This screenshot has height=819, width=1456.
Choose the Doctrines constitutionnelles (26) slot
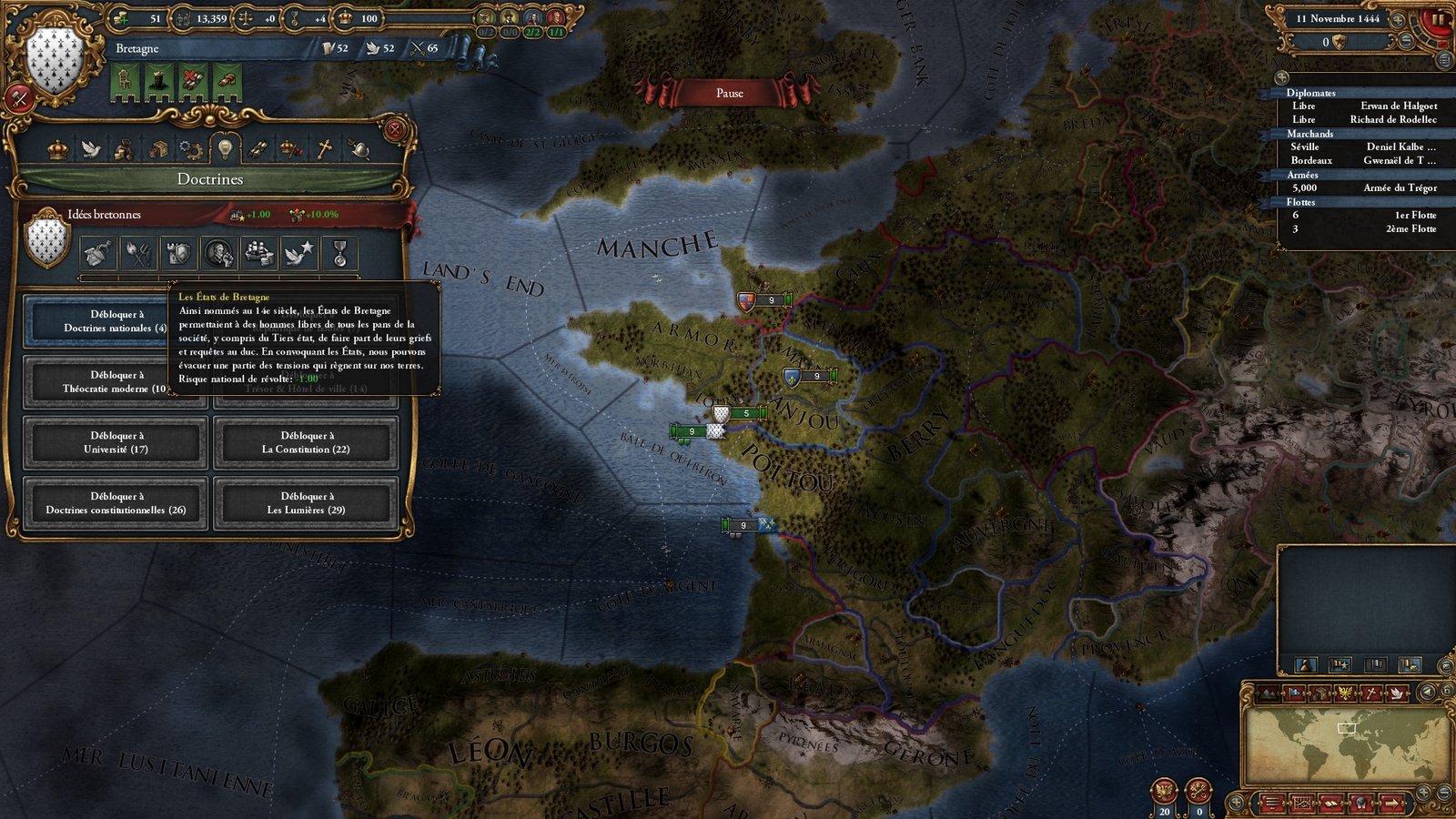tap(116, 503)
